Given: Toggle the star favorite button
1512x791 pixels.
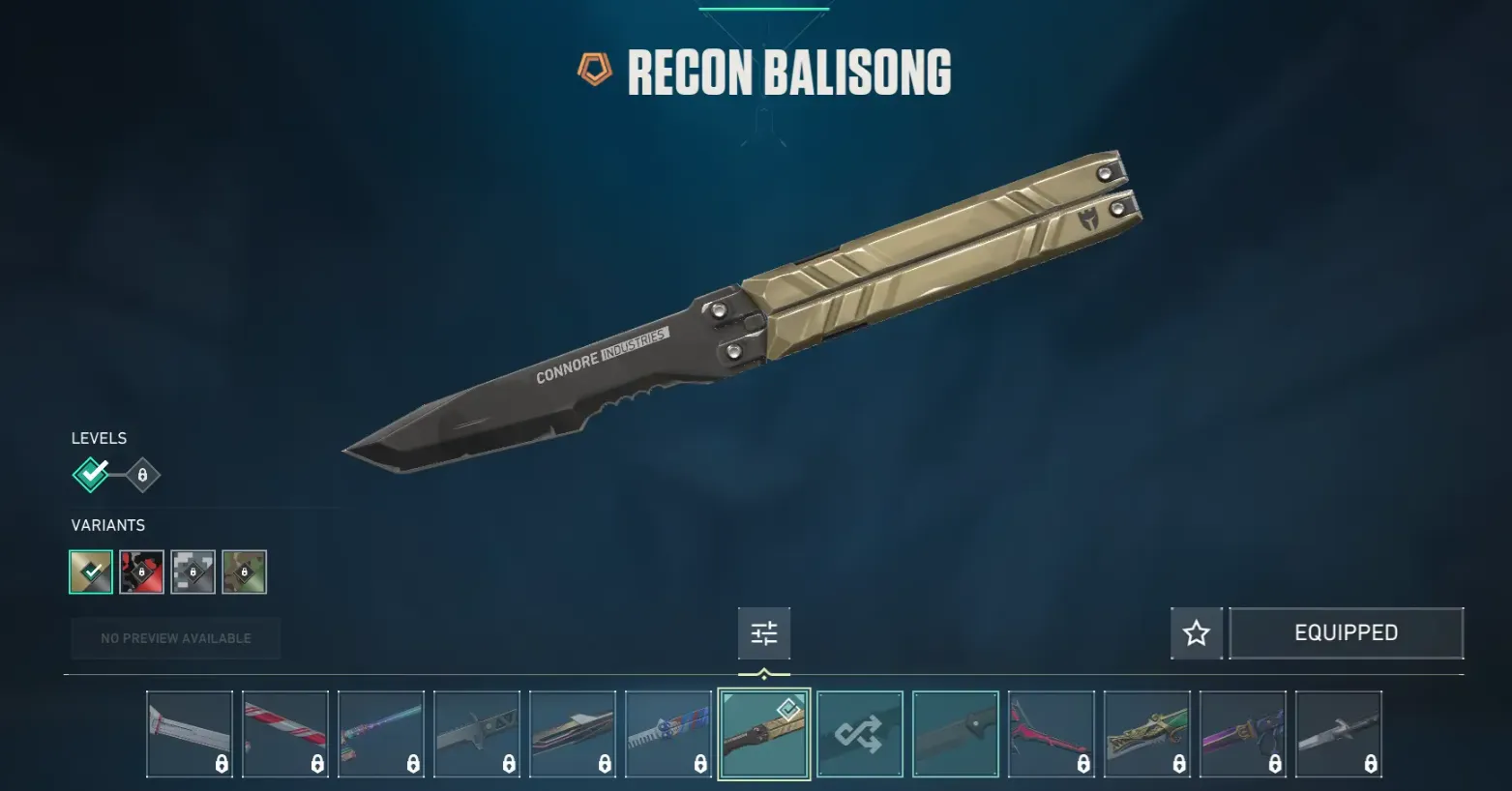Looking at the screenshot, I should (1197, 633).
